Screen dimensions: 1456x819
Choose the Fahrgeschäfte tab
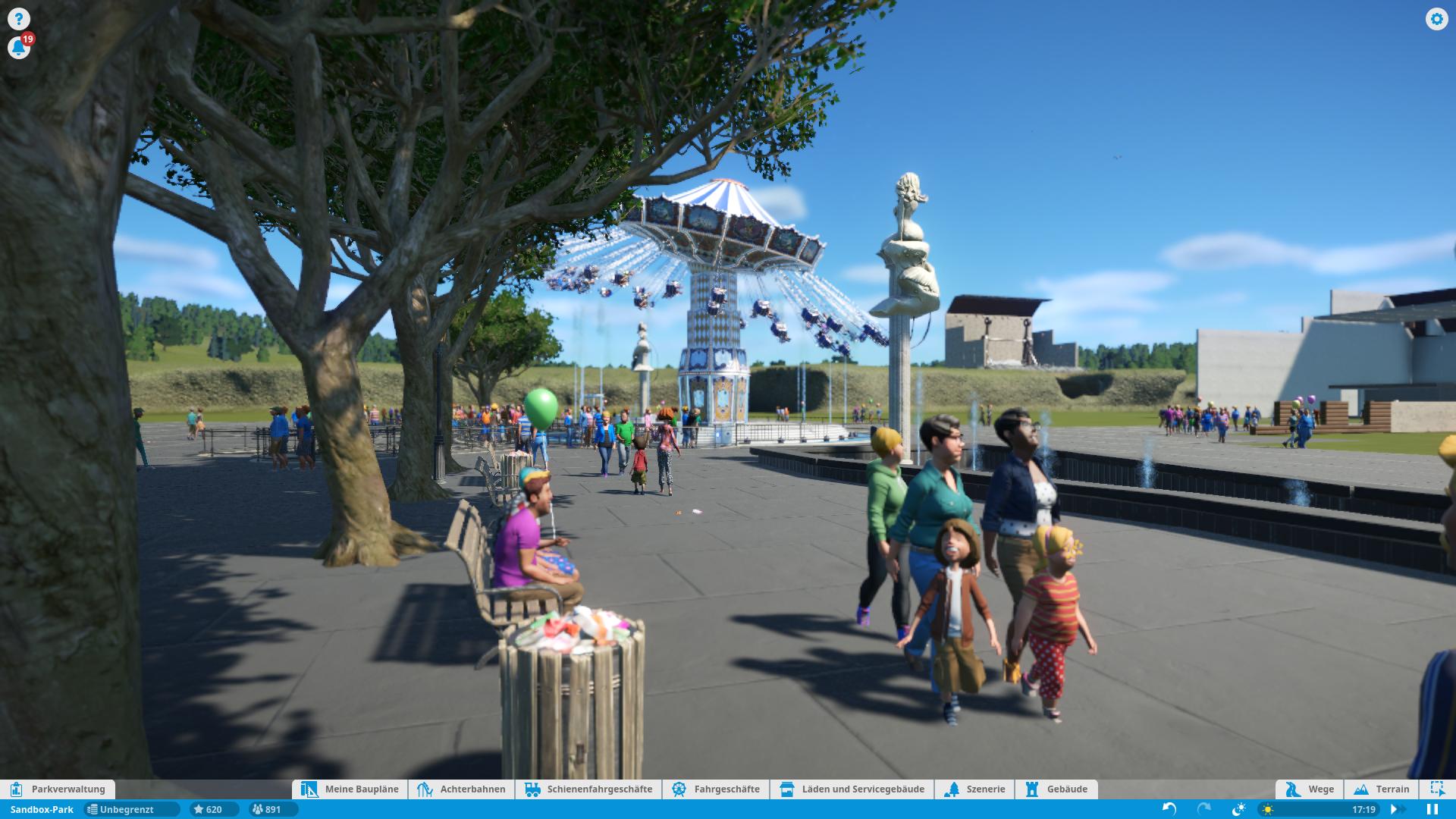[716, 789]
